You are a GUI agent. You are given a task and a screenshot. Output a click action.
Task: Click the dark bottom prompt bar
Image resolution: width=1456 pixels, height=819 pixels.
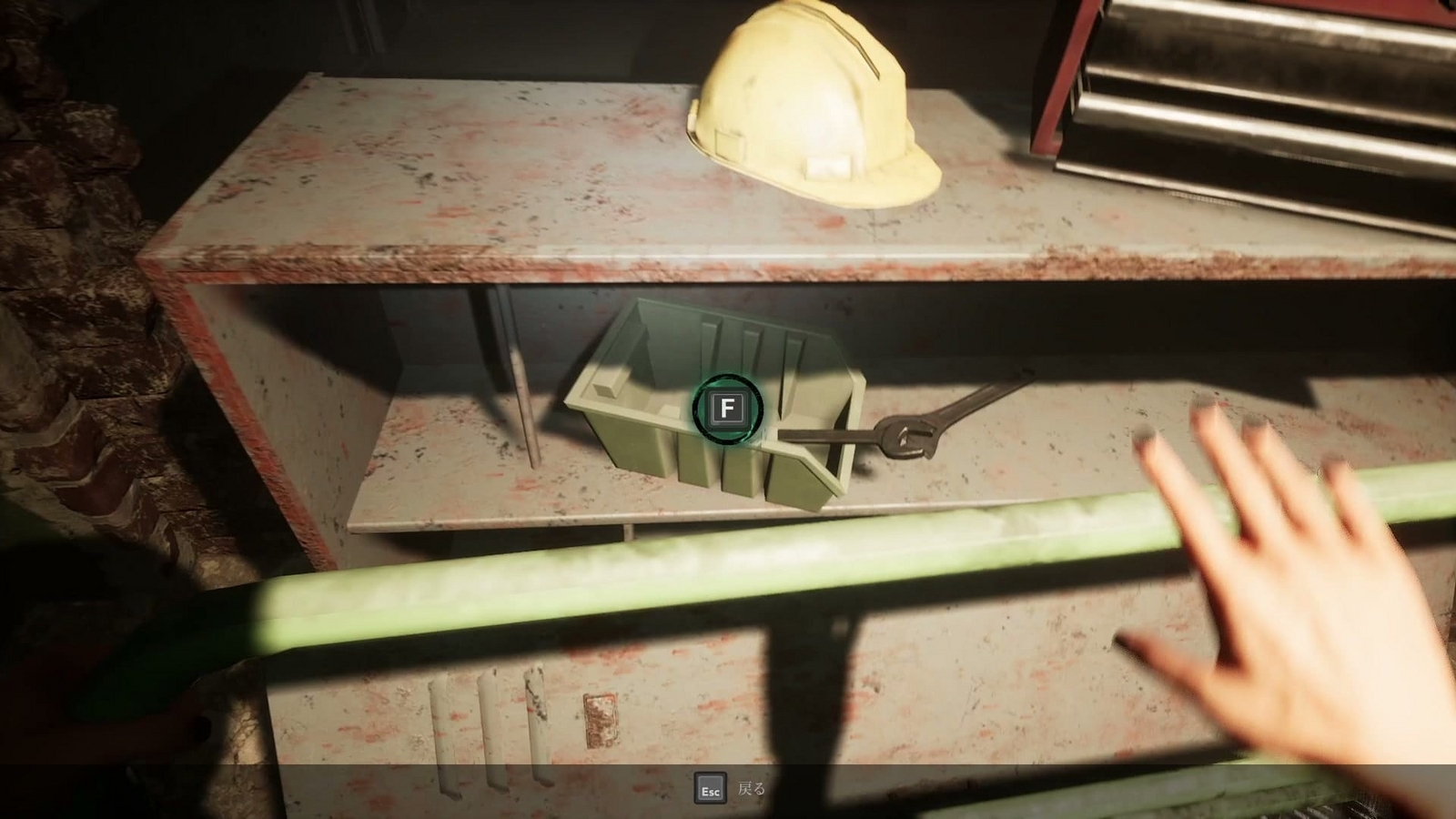(728, 790)
